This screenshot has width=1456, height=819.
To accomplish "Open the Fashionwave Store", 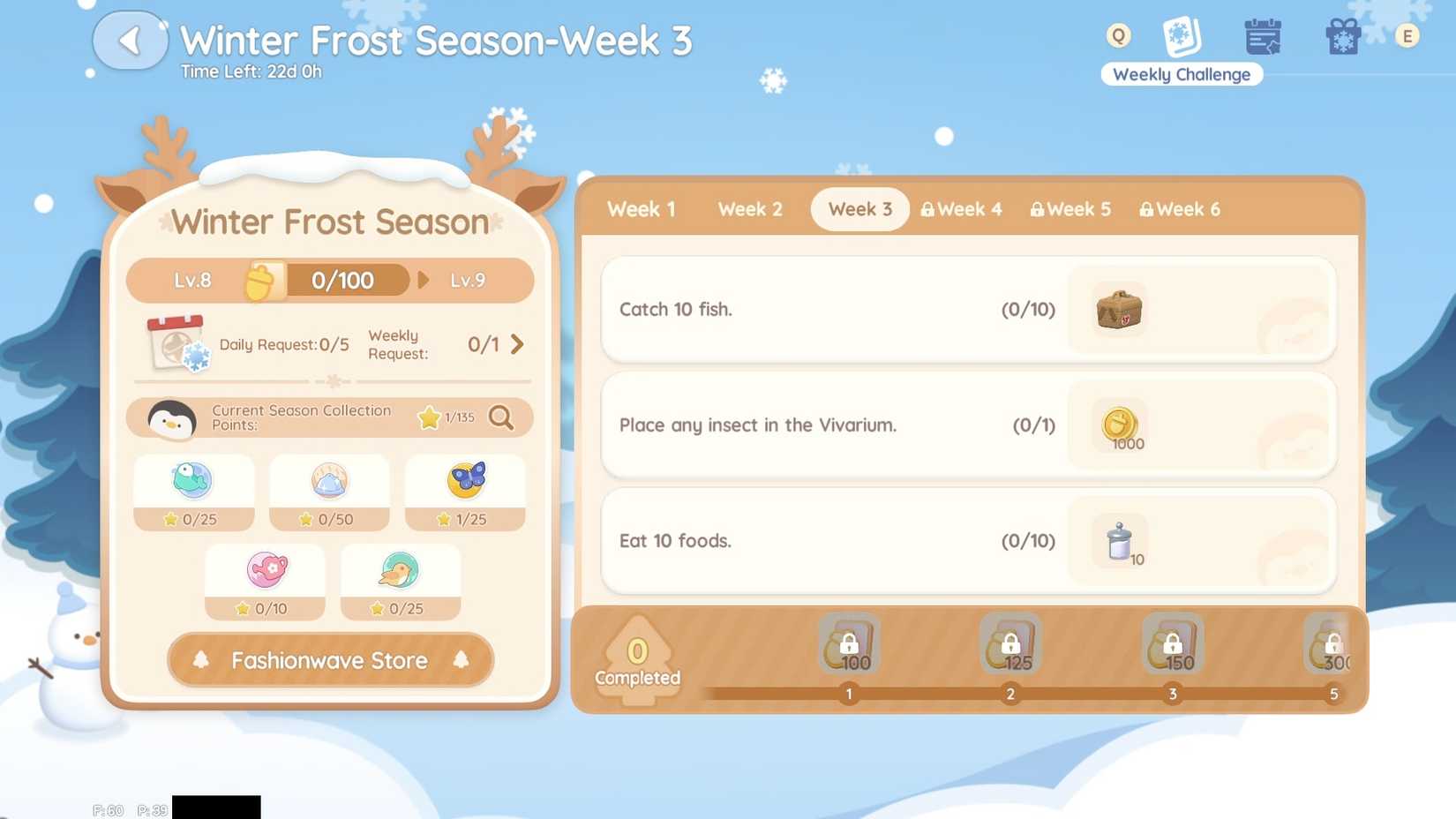I will [x=329, y=660].
